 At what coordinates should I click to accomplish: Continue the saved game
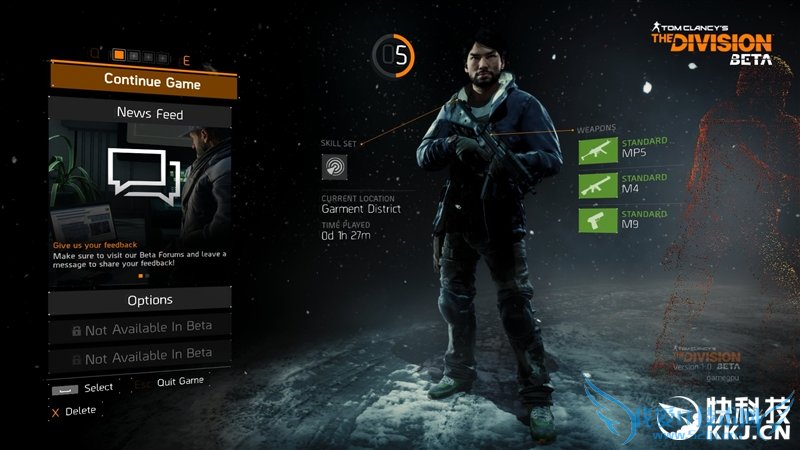pos(142,82)
